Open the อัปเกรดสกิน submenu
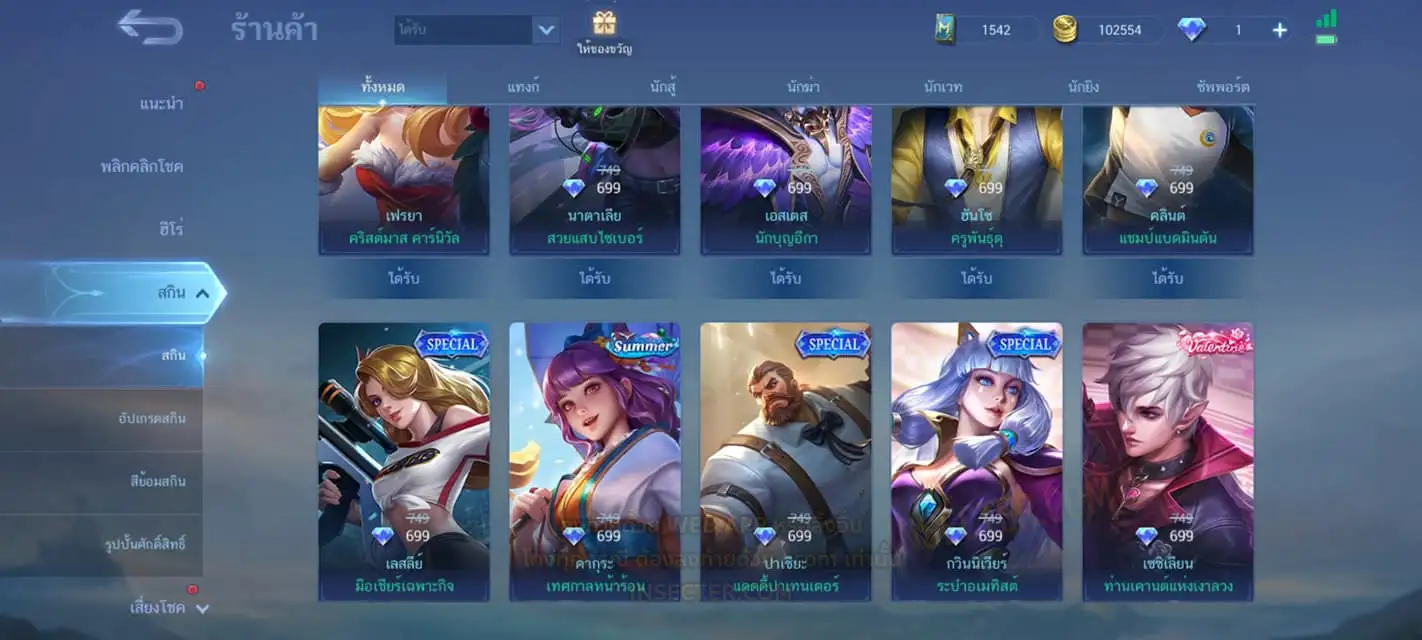Viewport: 1422px width, 640px height. pyautogui.click(x=151, y=418)
